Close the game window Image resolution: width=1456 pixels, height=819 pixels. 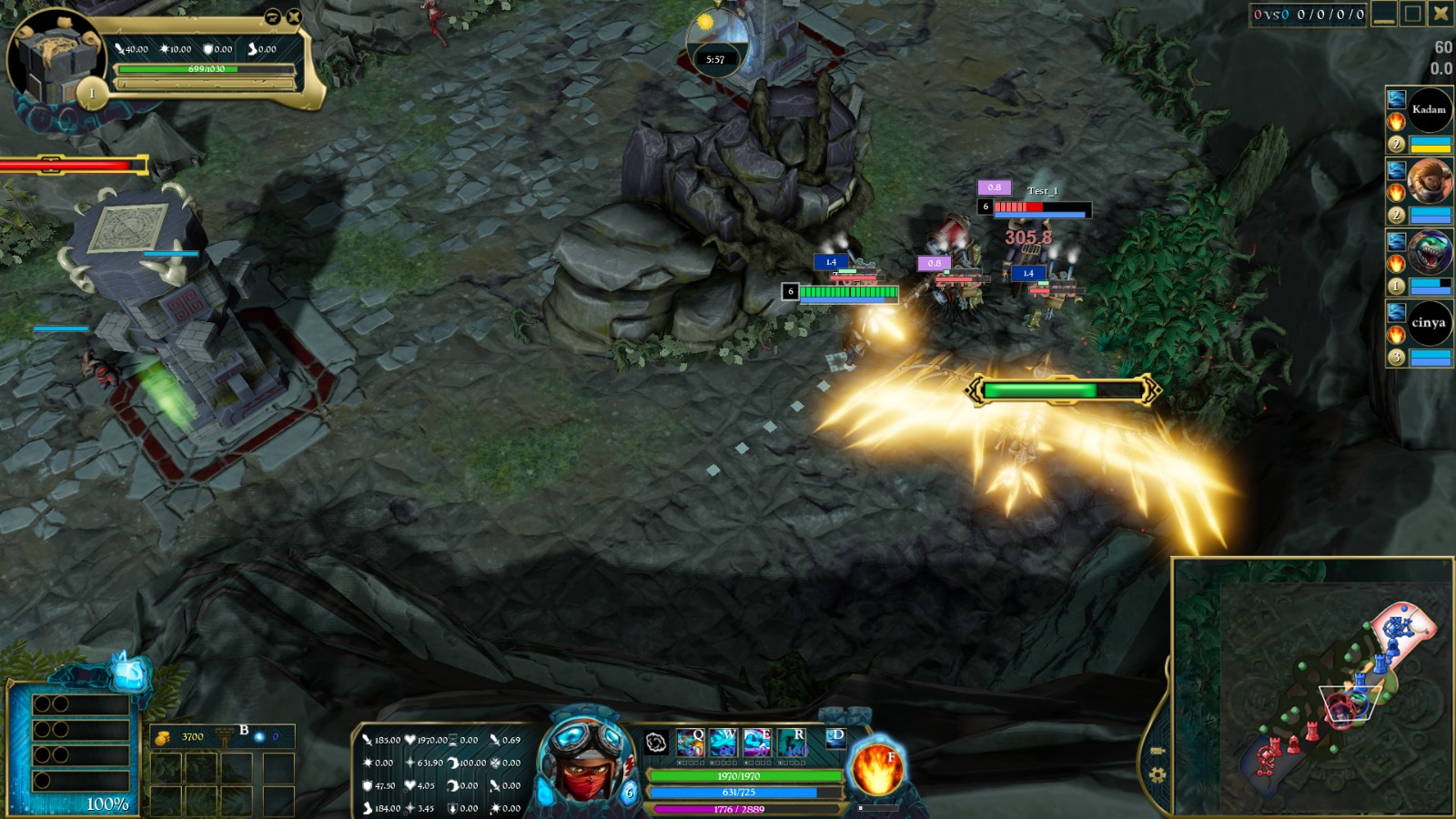[1441, 14]
